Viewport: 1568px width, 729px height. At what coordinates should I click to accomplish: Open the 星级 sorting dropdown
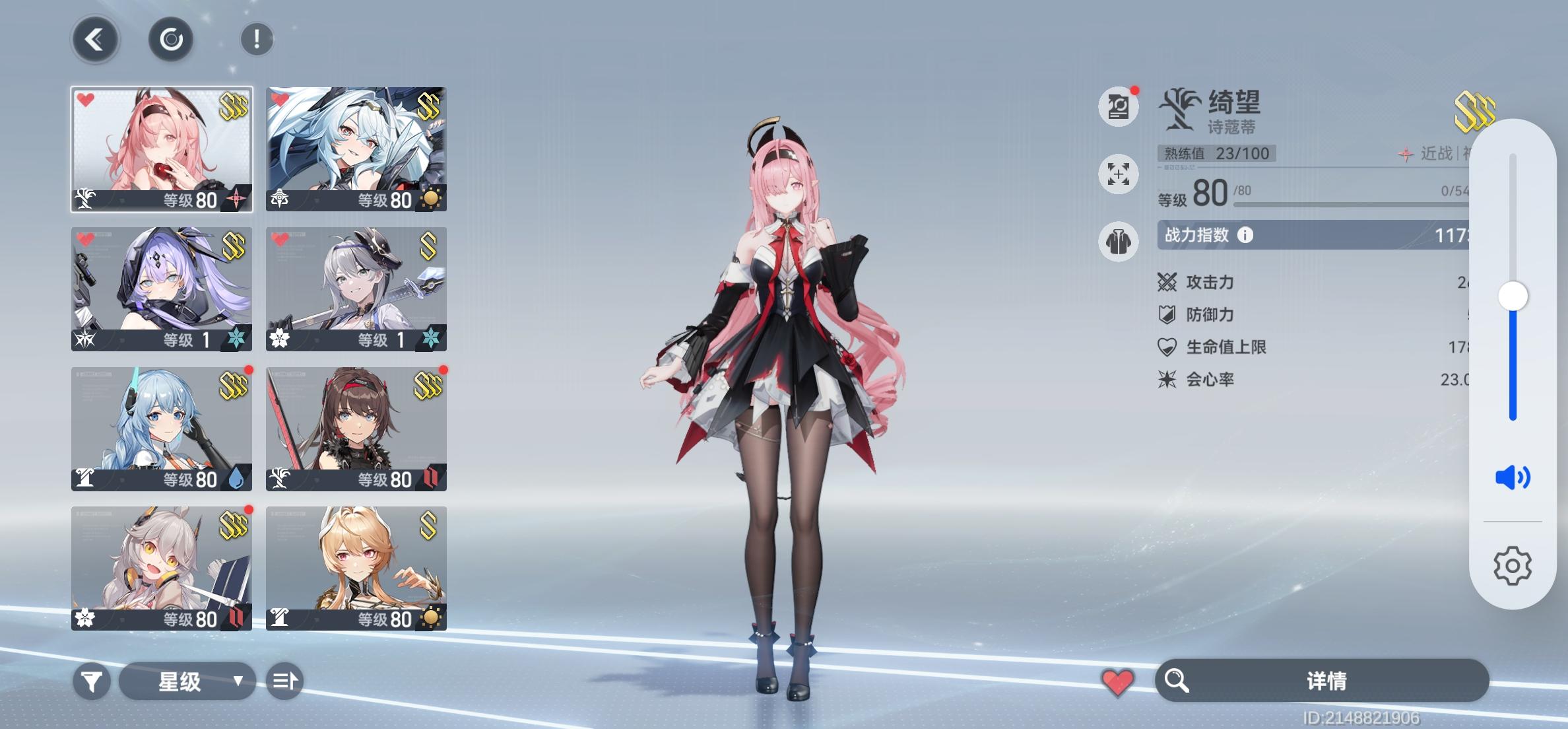(188, 680)
